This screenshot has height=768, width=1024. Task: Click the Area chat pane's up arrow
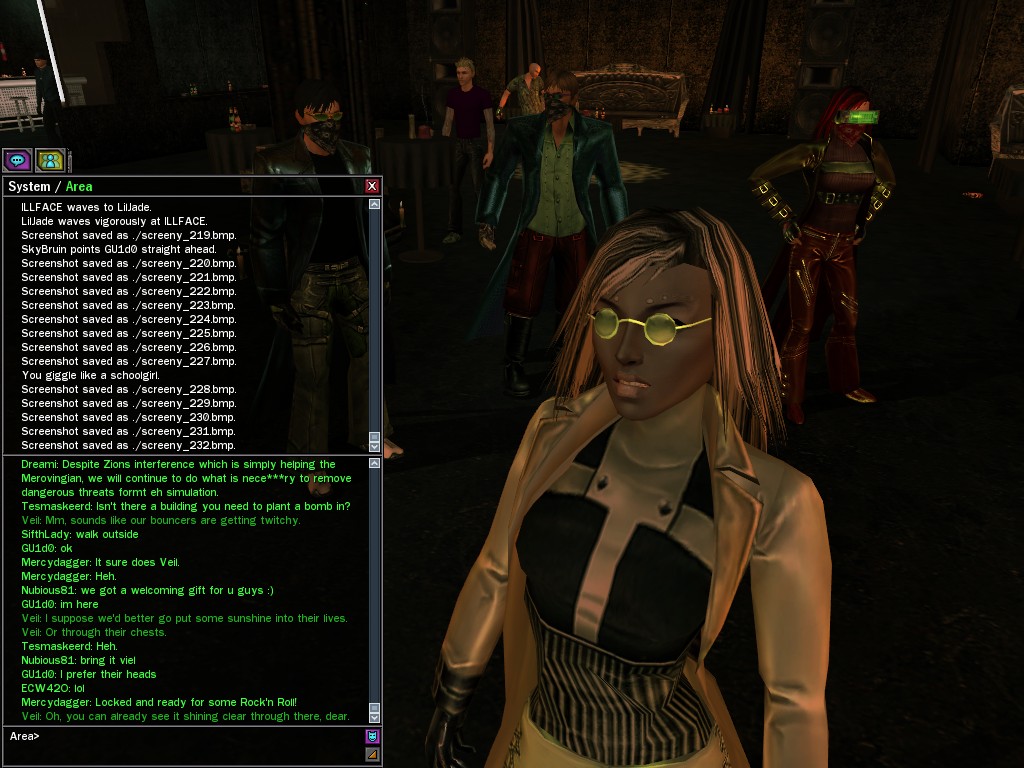coord(374,464)
